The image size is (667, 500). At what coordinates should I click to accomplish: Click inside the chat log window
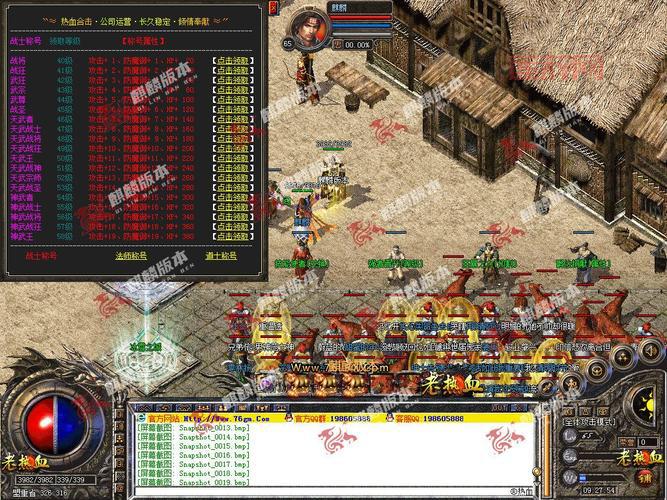(x=330, y=460)
